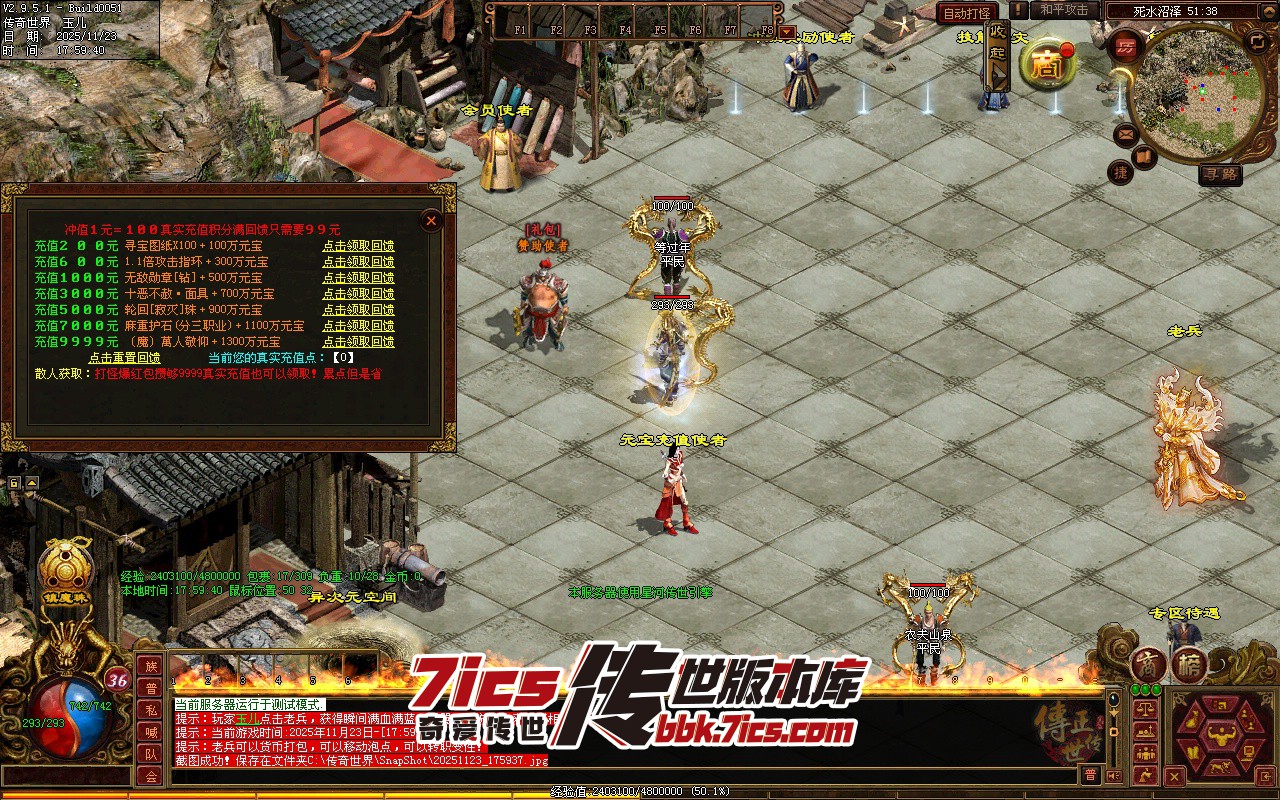Viewport: 1280px width, 800px height.
Task: Open the 捷 shortcut button
Action: [x=1121, y=172]
